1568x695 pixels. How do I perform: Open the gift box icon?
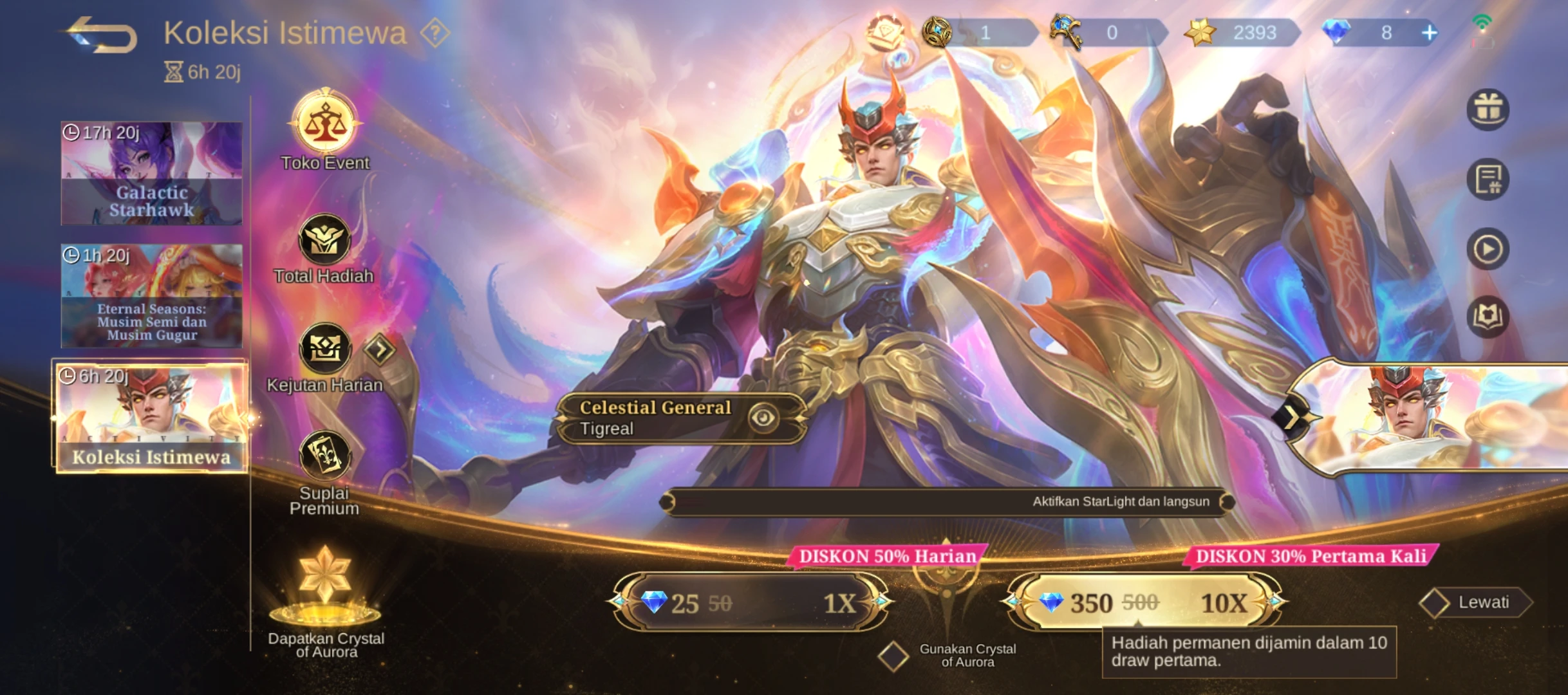click(x=1488, y=109)
